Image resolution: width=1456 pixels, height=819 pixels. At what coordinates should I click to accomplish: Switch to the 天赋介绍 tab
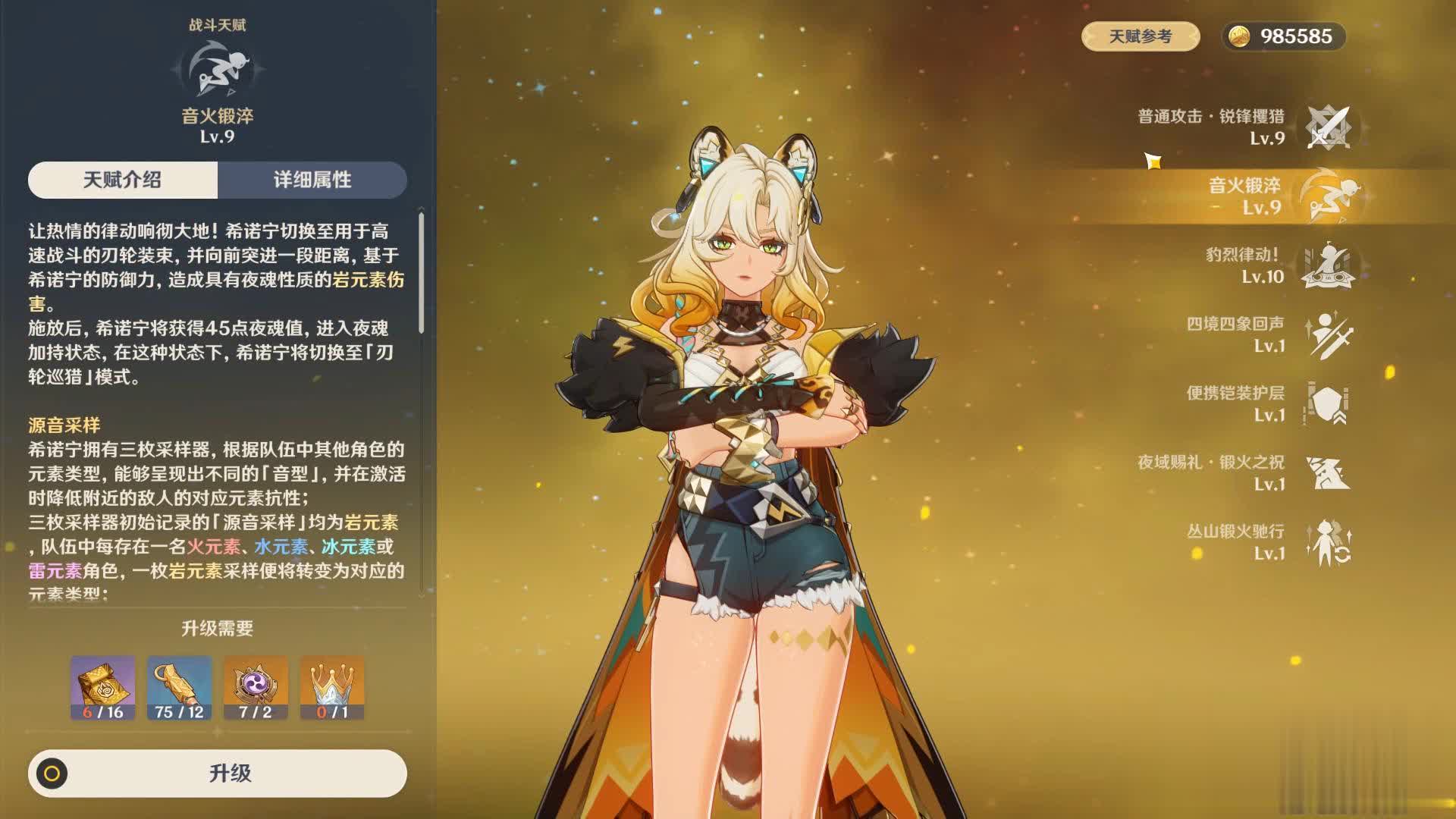point(123,180)
